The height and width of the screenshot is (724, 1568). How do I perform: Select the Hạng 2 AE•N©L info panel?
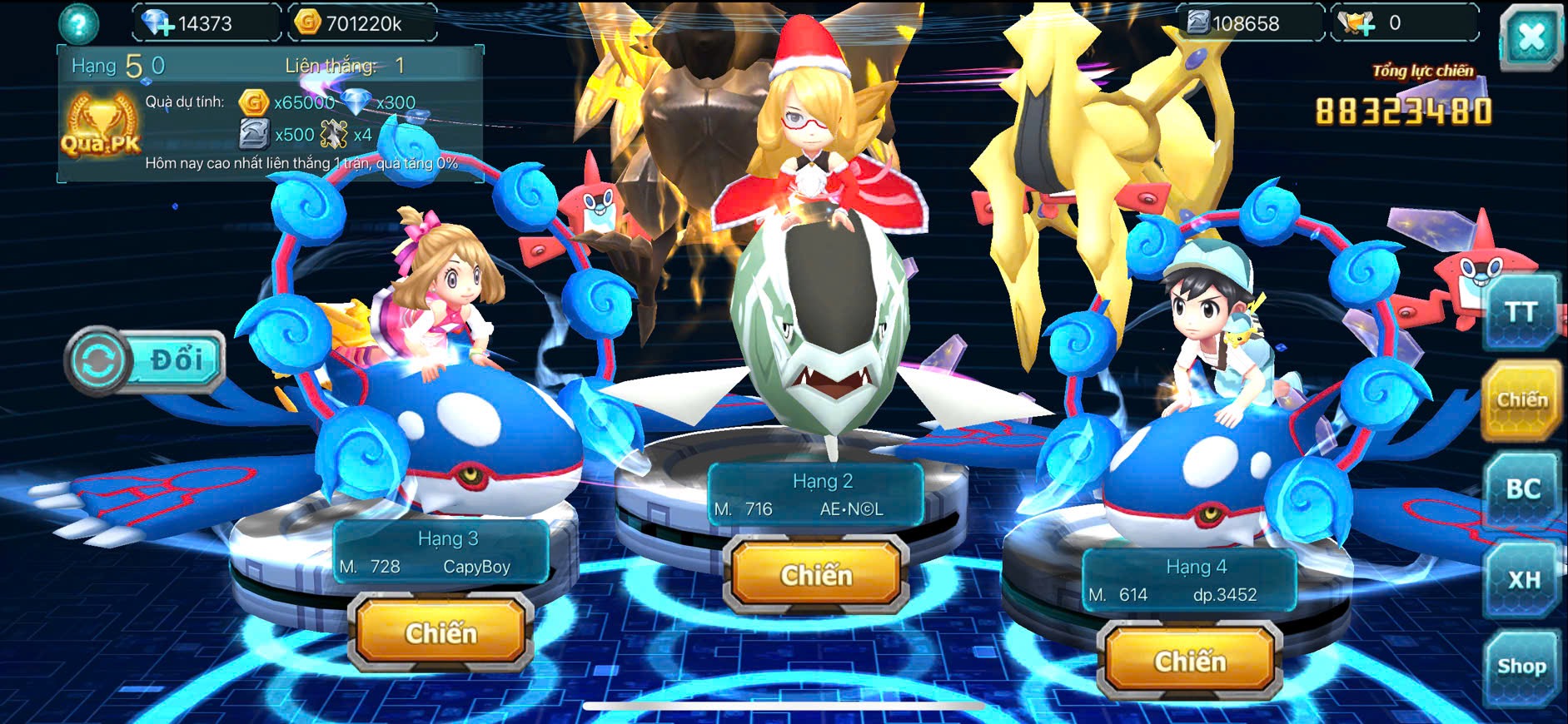[815, 495]
